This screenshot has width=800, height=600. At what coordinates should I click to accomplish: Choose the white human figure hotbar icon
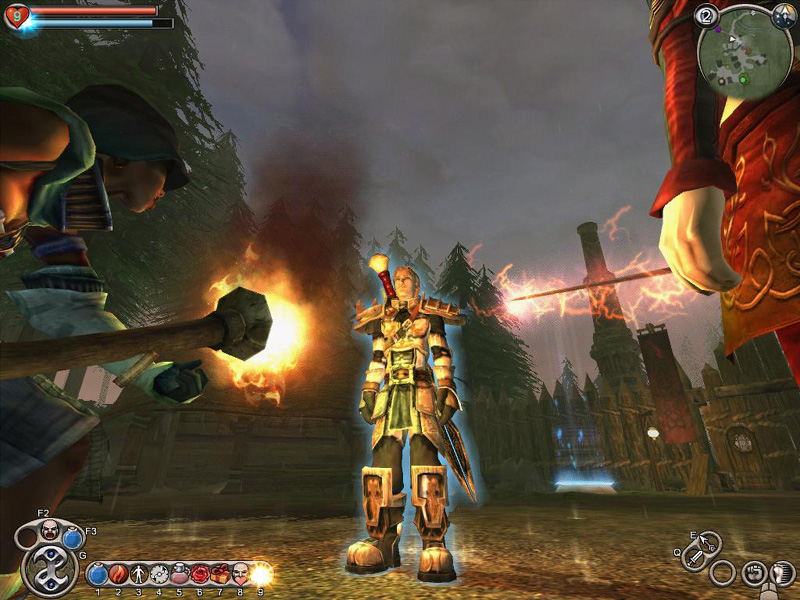click(138, 574)
